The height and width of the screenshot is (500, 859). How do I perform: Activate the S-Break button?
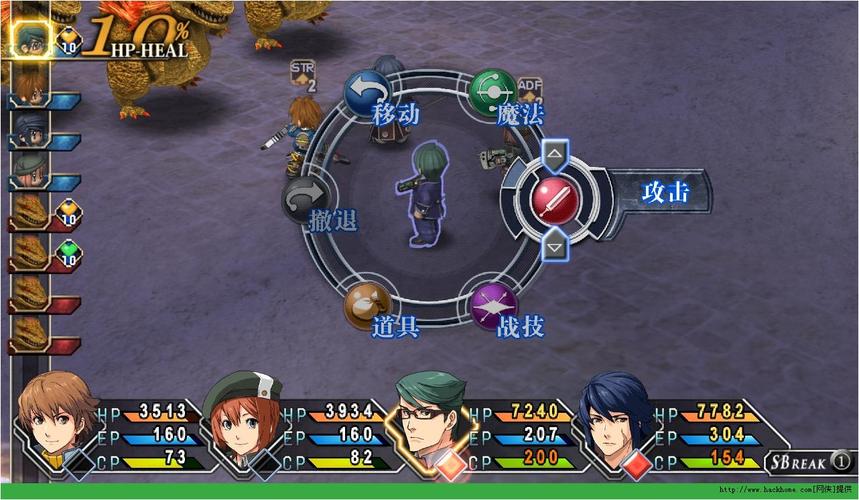809,462
